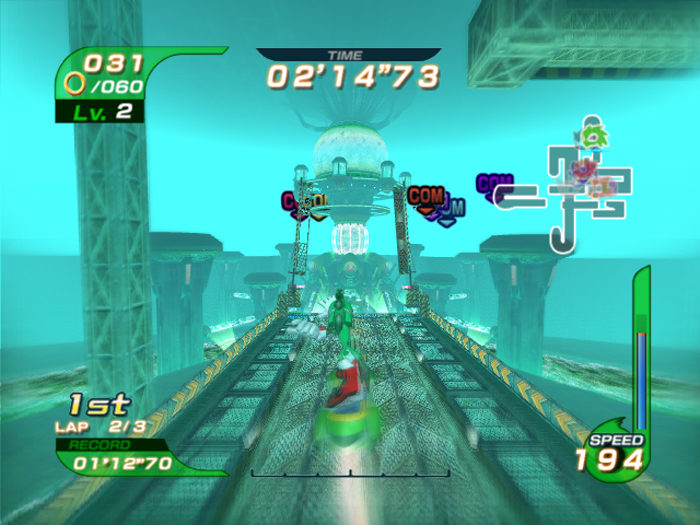Select the red COM opponent tag

pyautogui.click(x=426, y=195)
